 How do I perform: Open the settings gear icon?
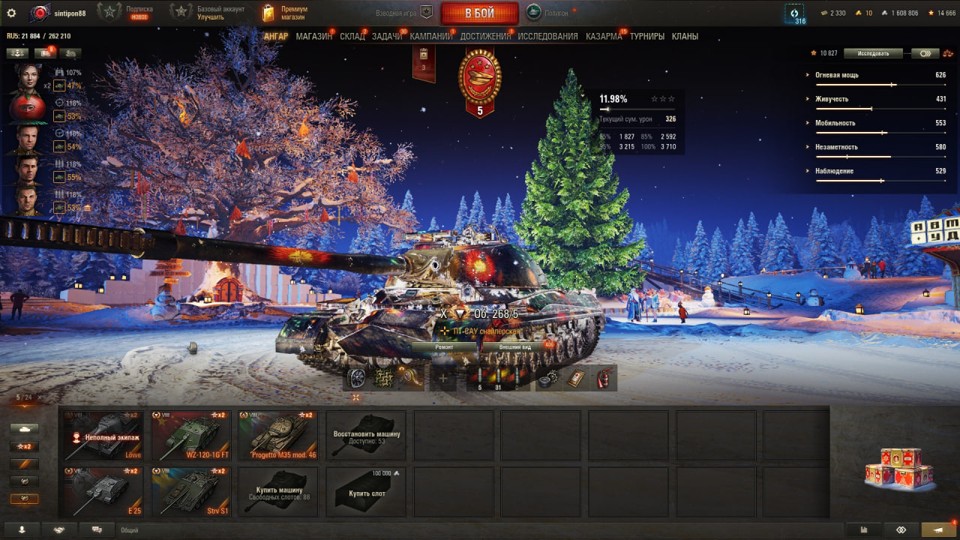(11, 13)
